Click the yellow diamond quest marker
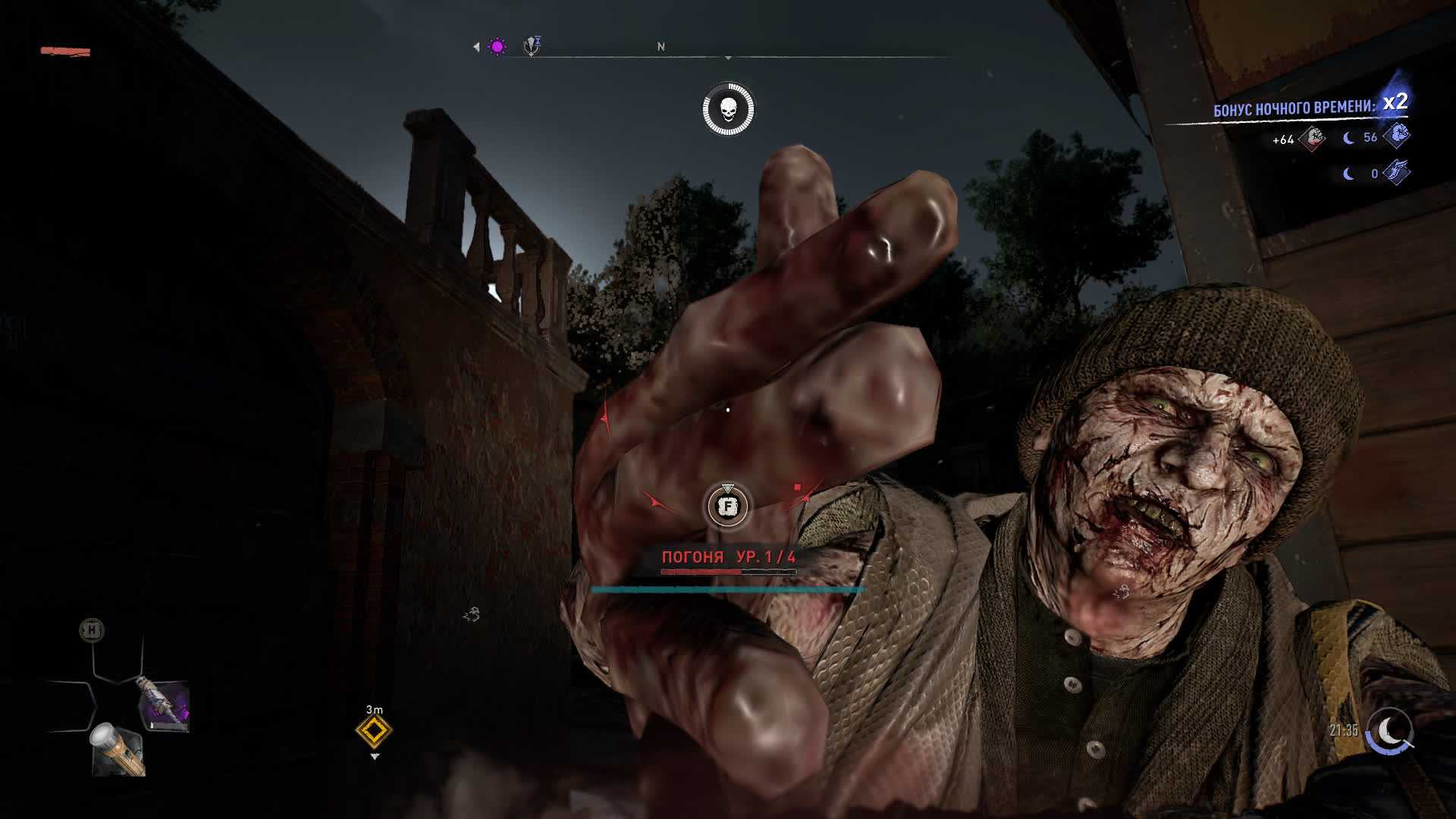The width and height of the screenshot is (1456, 819). [374, 732]
